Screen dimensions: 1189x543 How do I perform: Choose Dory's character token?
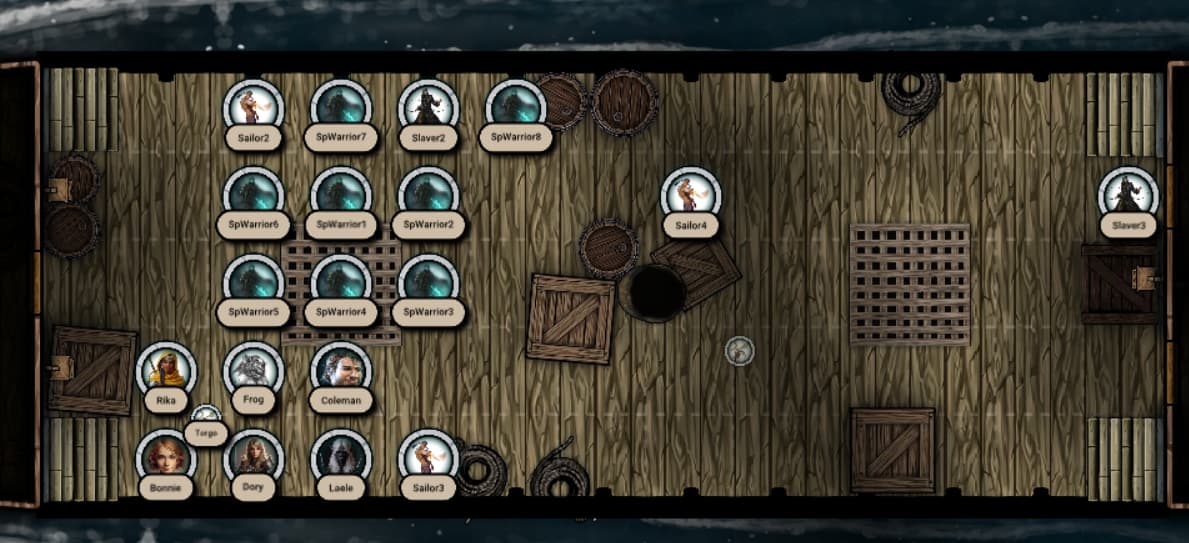[253, 458]
